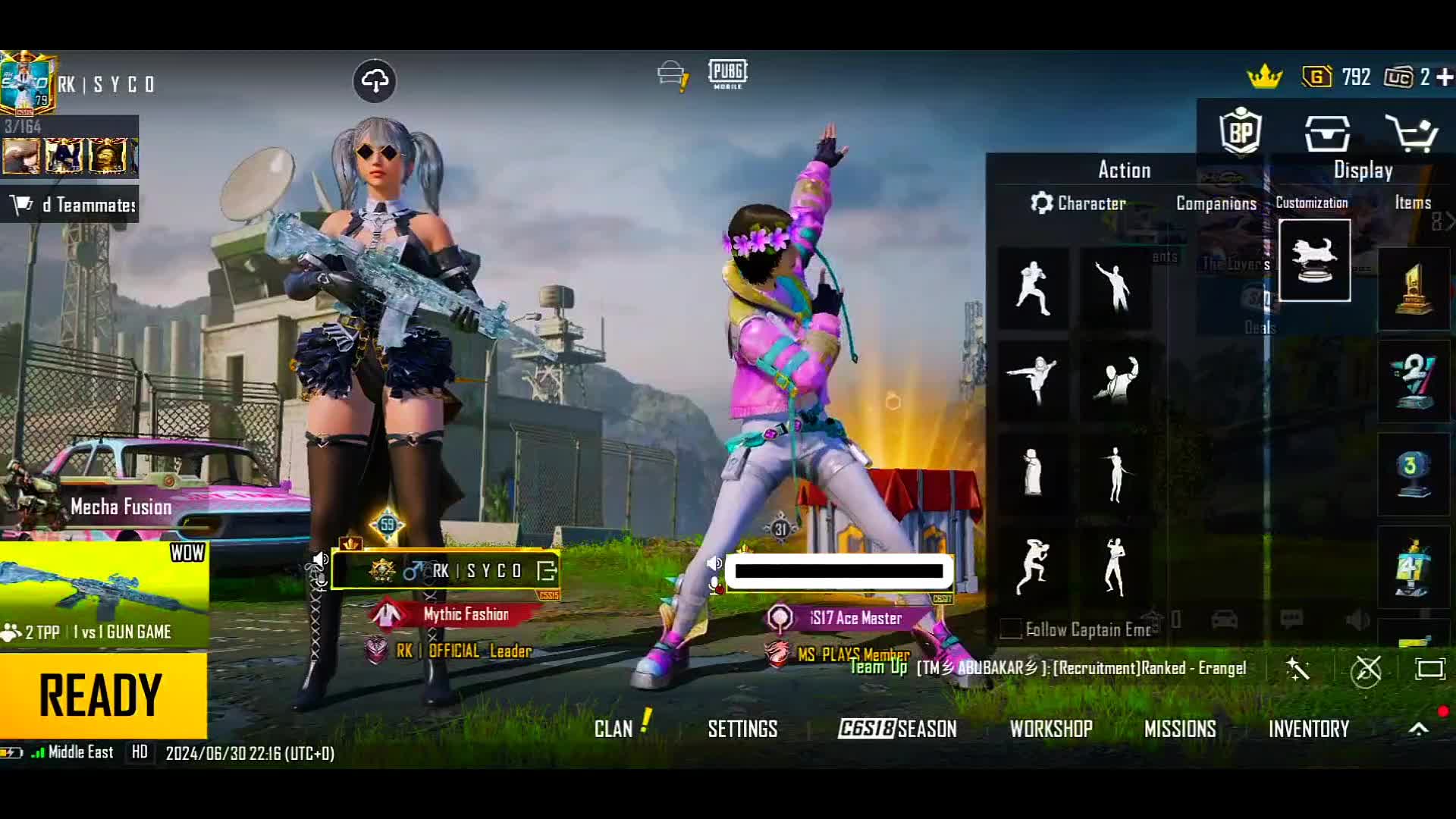Image resolution: width=1456 pixels, height=819 pixels.
Task: Switch to the Items tab
Action: [x=1412, y=202]
